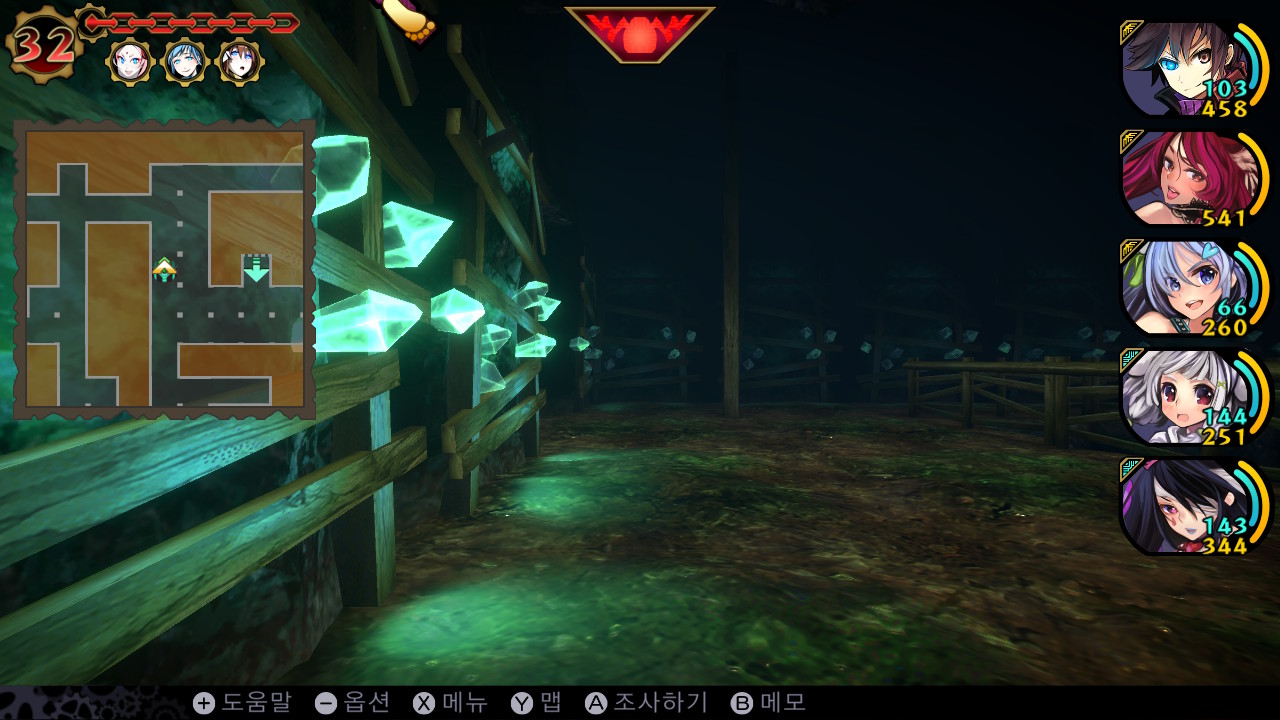Screen dimensions: 1280x720
Task: Click the white-faced gear portrait icon
Action: pos(130,62)
